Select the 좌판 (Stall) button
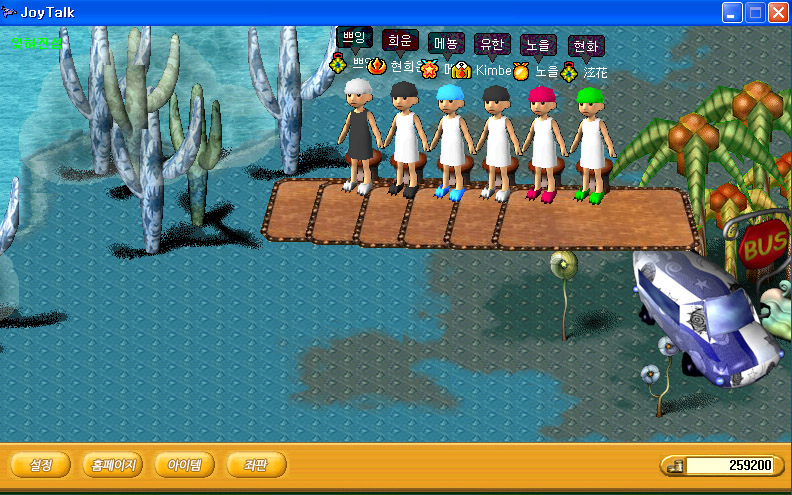Image resolution: width=792 pixels, height=495 pixels. pyautogui.click(x=256, y=465)
